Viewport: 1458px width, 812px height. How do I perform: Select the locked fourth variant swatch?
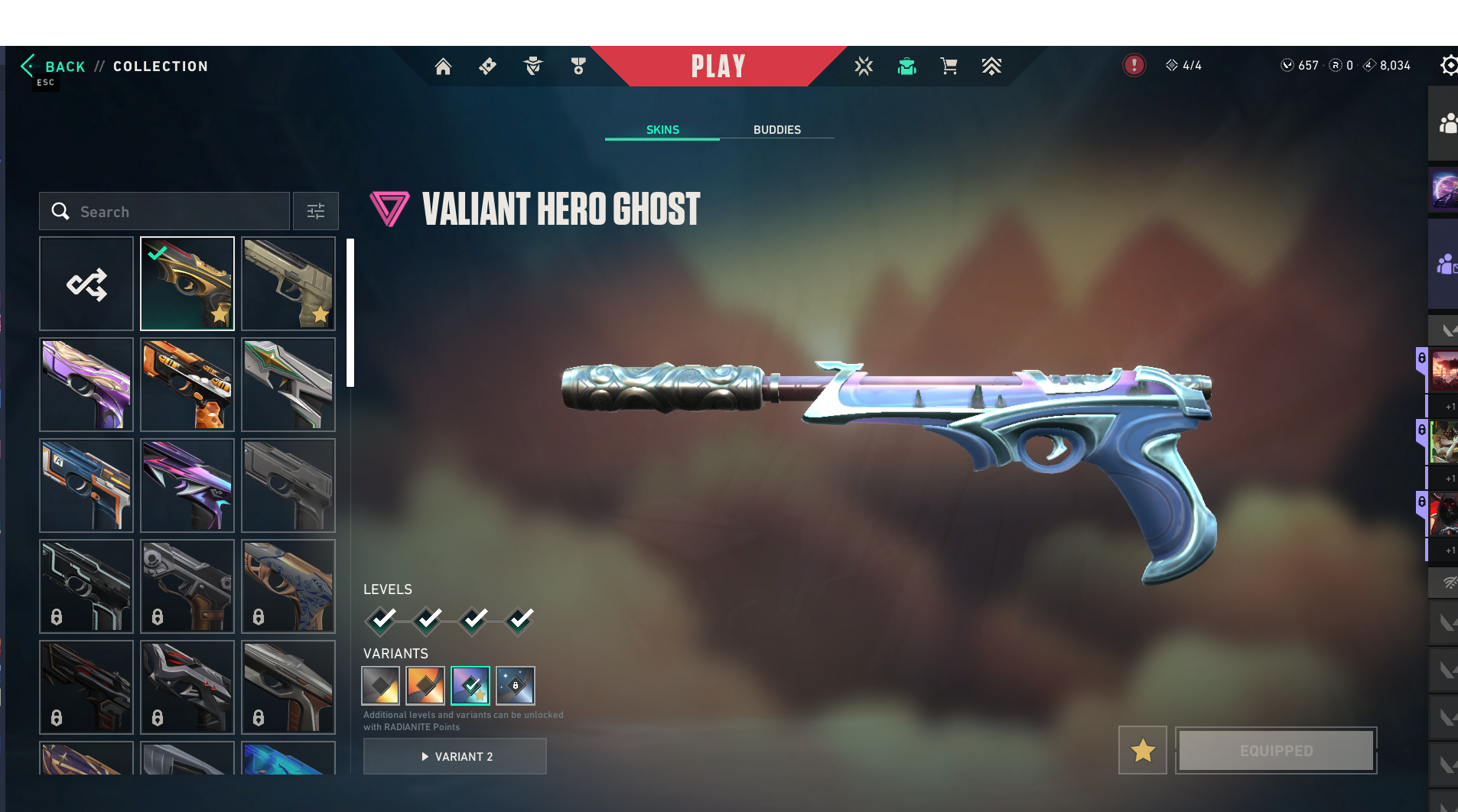515,686
